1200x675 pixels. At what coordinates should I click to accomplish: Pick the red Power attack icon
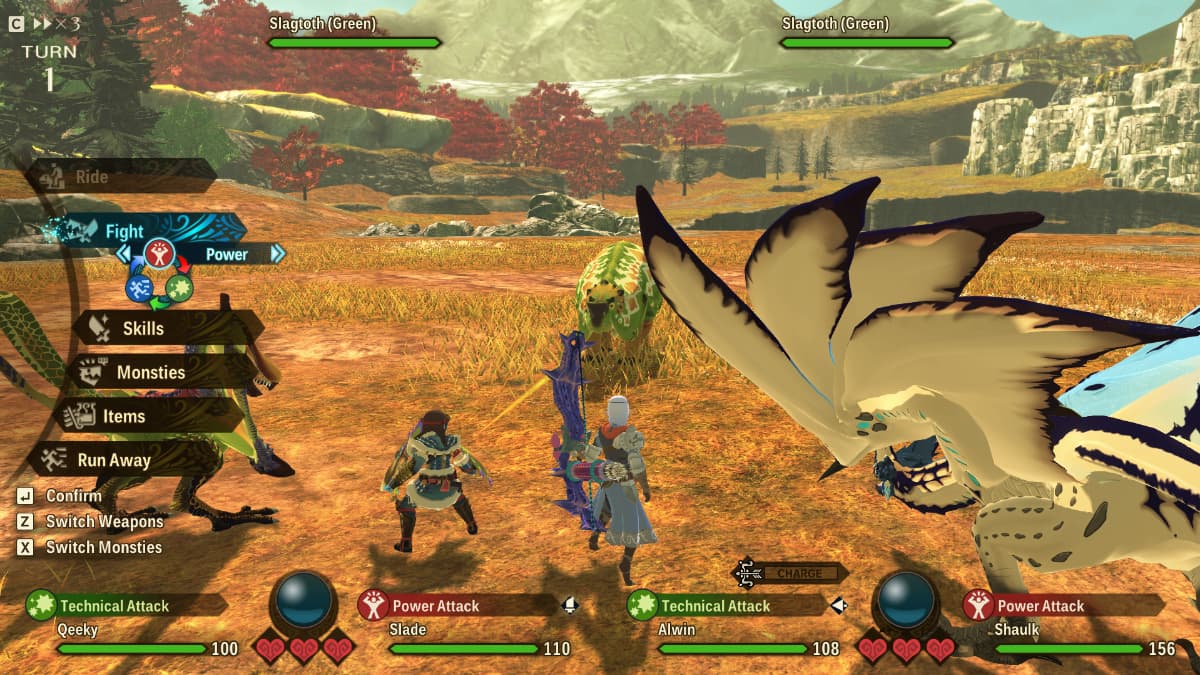159,253
